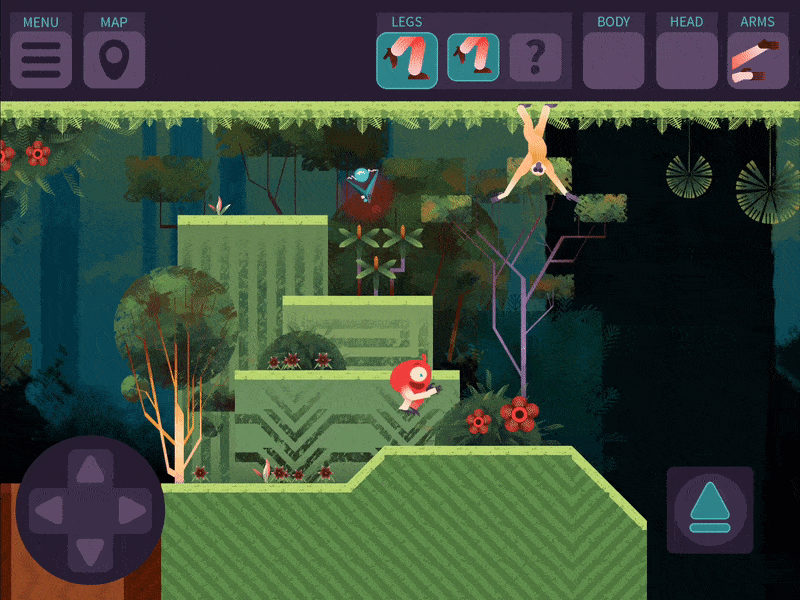
Task: Select the ARMS slot with two arms
Action: [x=758, y=60]
